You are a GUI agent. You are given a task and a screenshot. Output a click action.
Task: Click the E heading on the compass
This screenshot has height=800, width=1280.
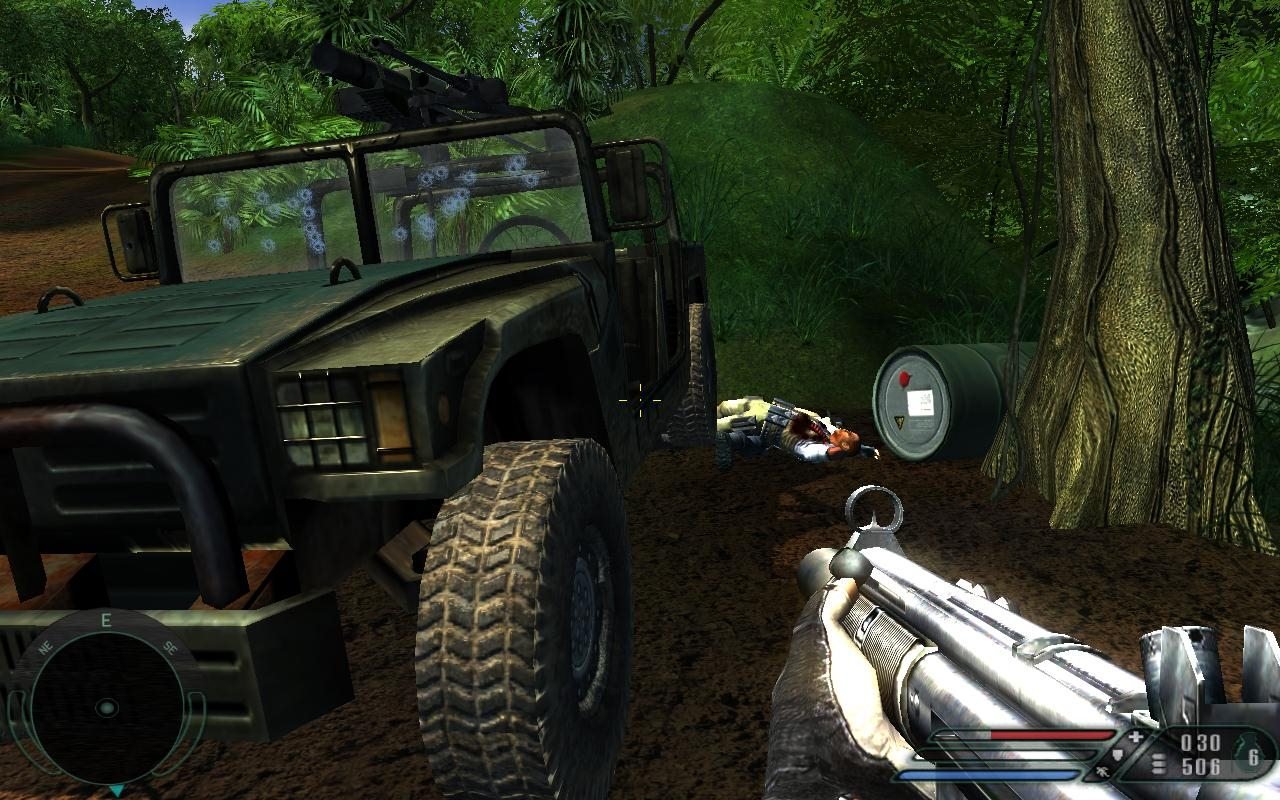(106, 619)
